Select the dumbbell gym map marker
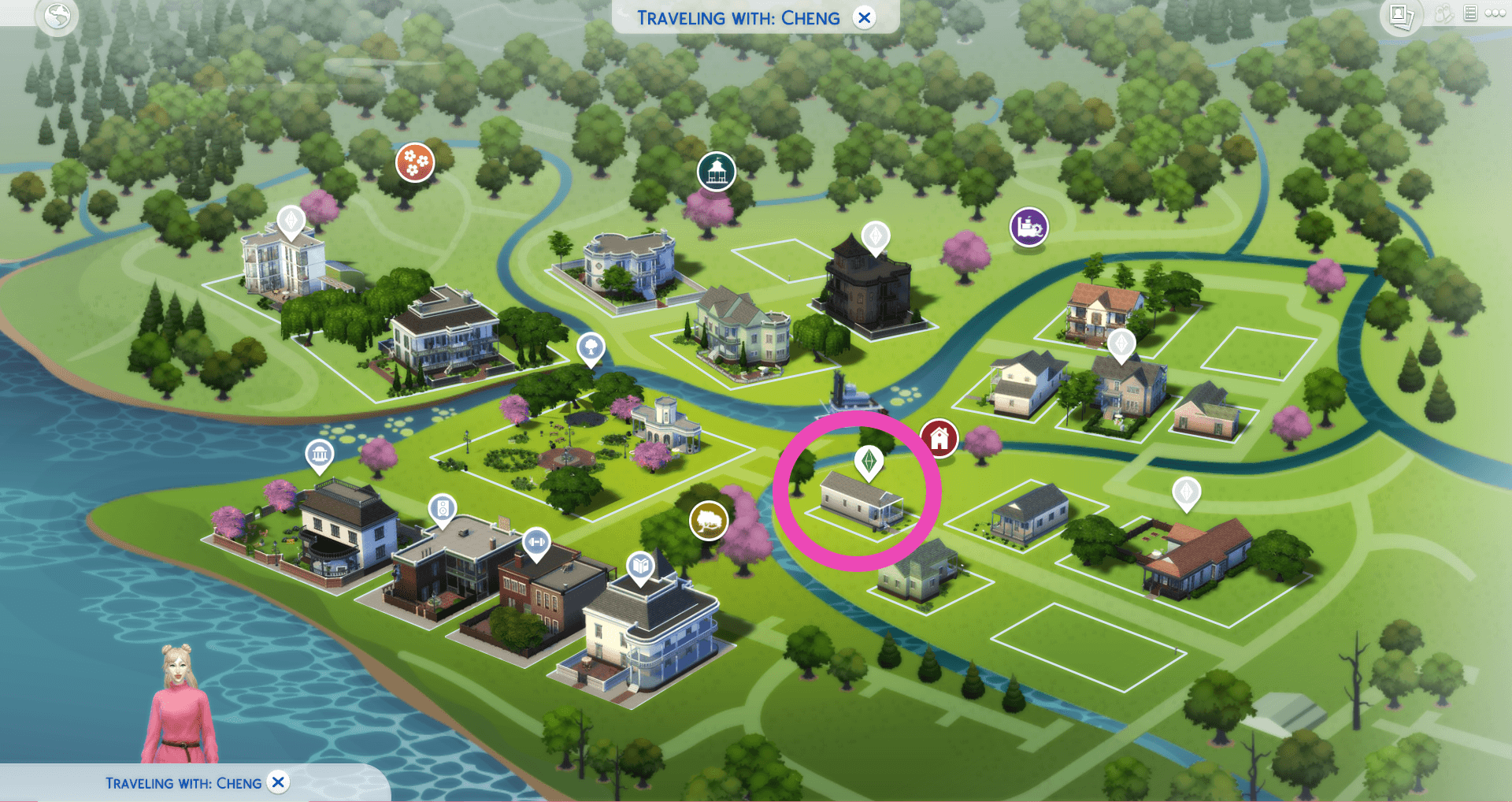Screen dimensions: 1512x802 tap(538, 542)
